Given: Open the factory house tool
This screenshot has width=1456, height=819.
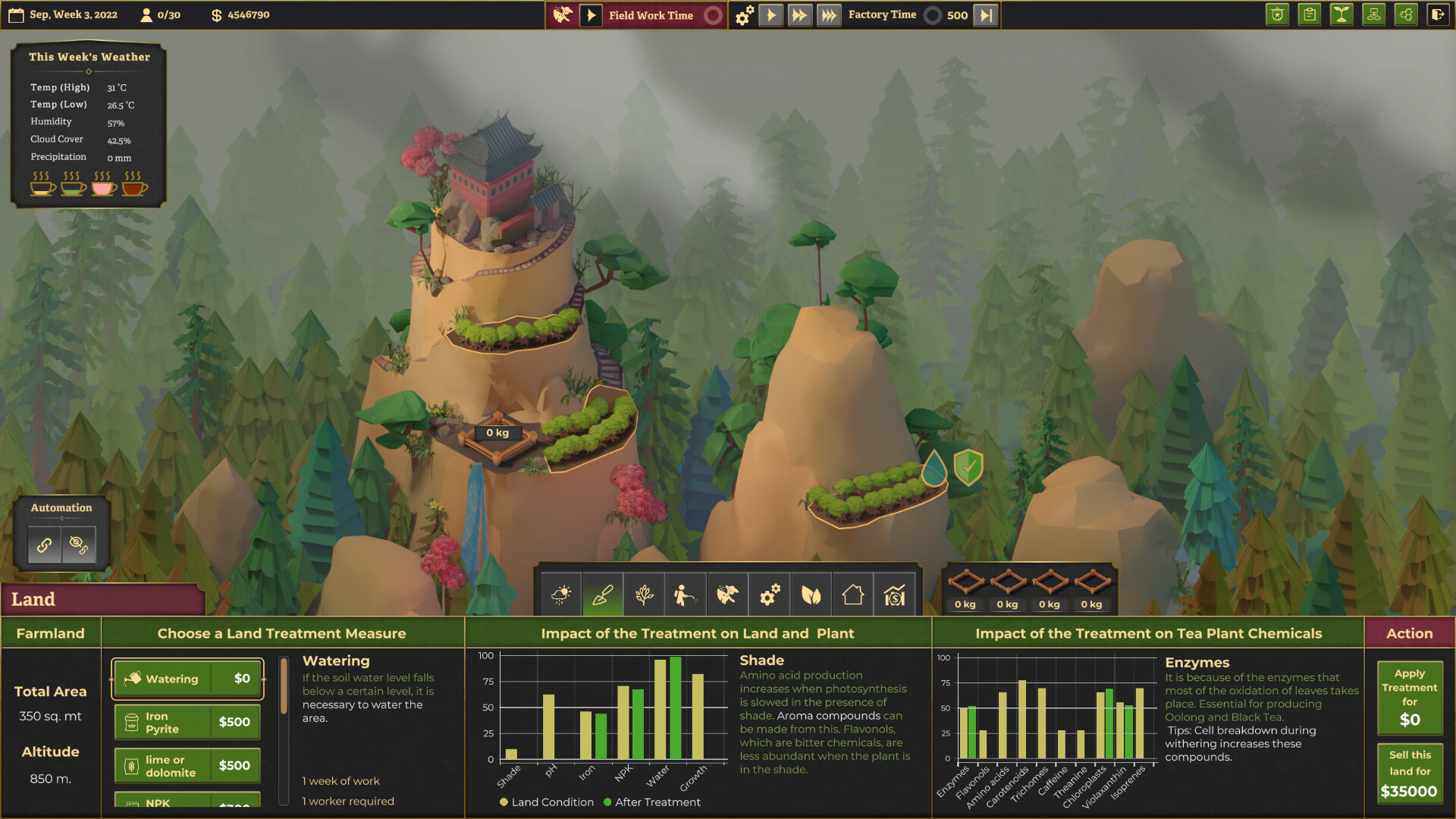Looking at the screenshot, I should (x=852, y=595).
